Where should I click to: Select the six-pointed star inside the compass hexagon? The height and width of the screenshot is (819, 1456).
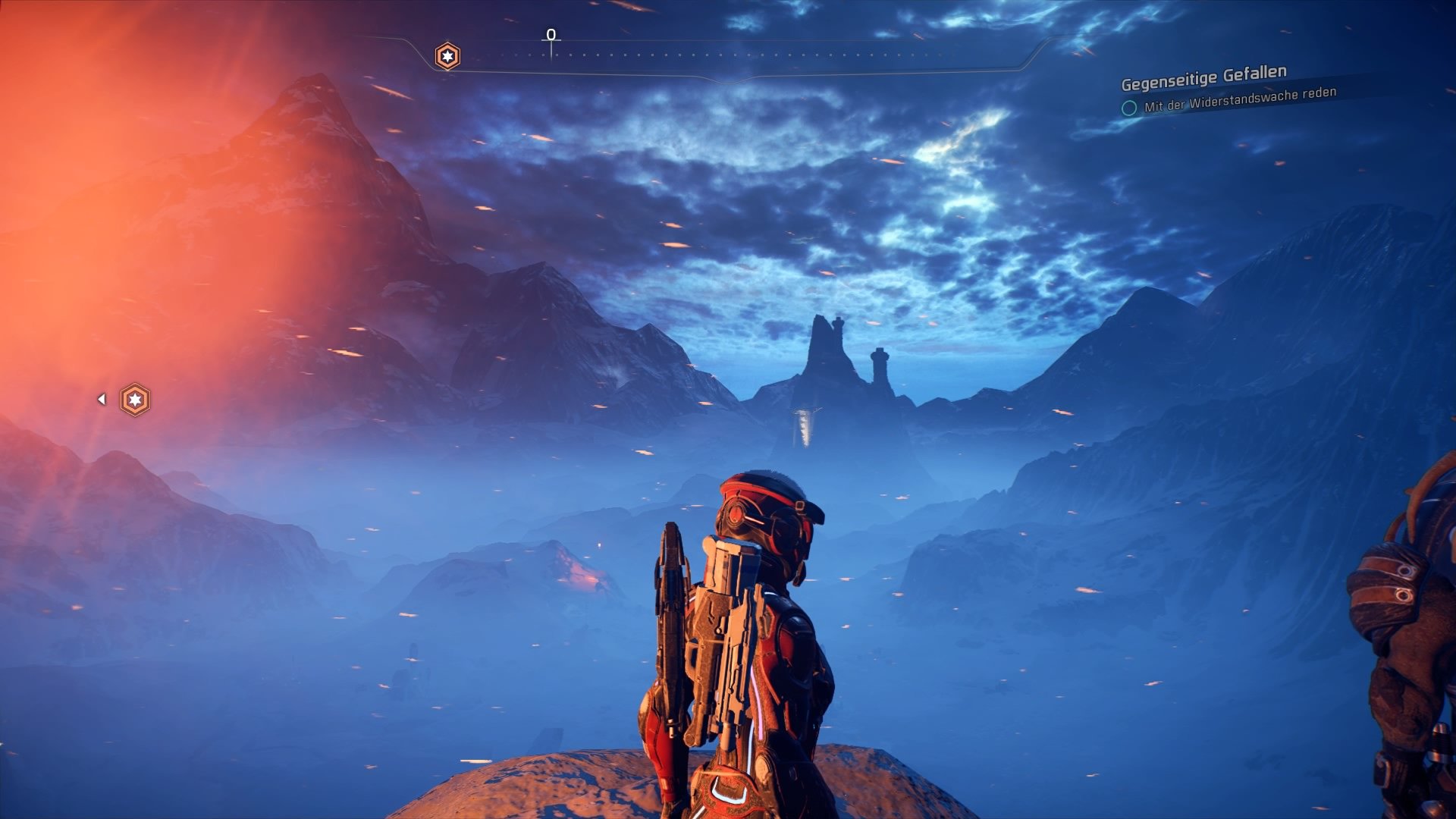447,55
